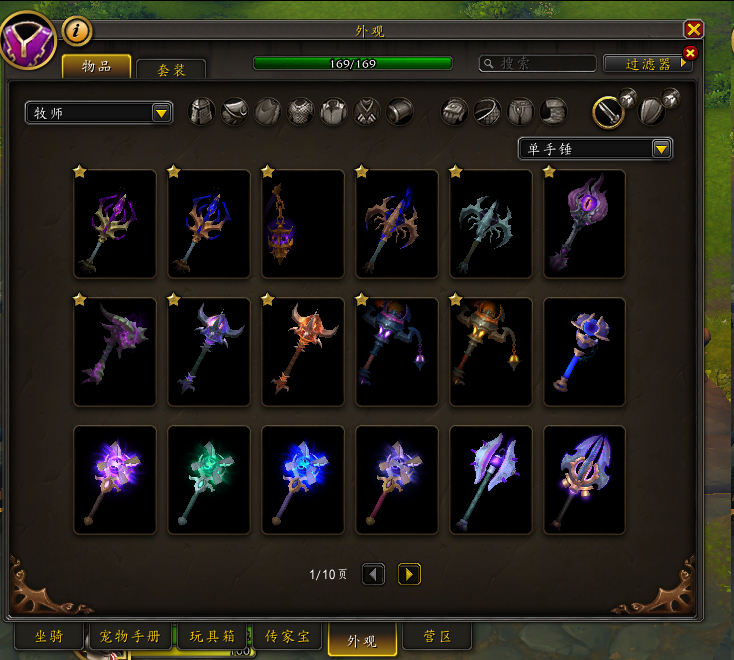Select the off-hand shield slot icon
Image resolution: width=734 pixels, height=660 pixels.
click(652, 111)
